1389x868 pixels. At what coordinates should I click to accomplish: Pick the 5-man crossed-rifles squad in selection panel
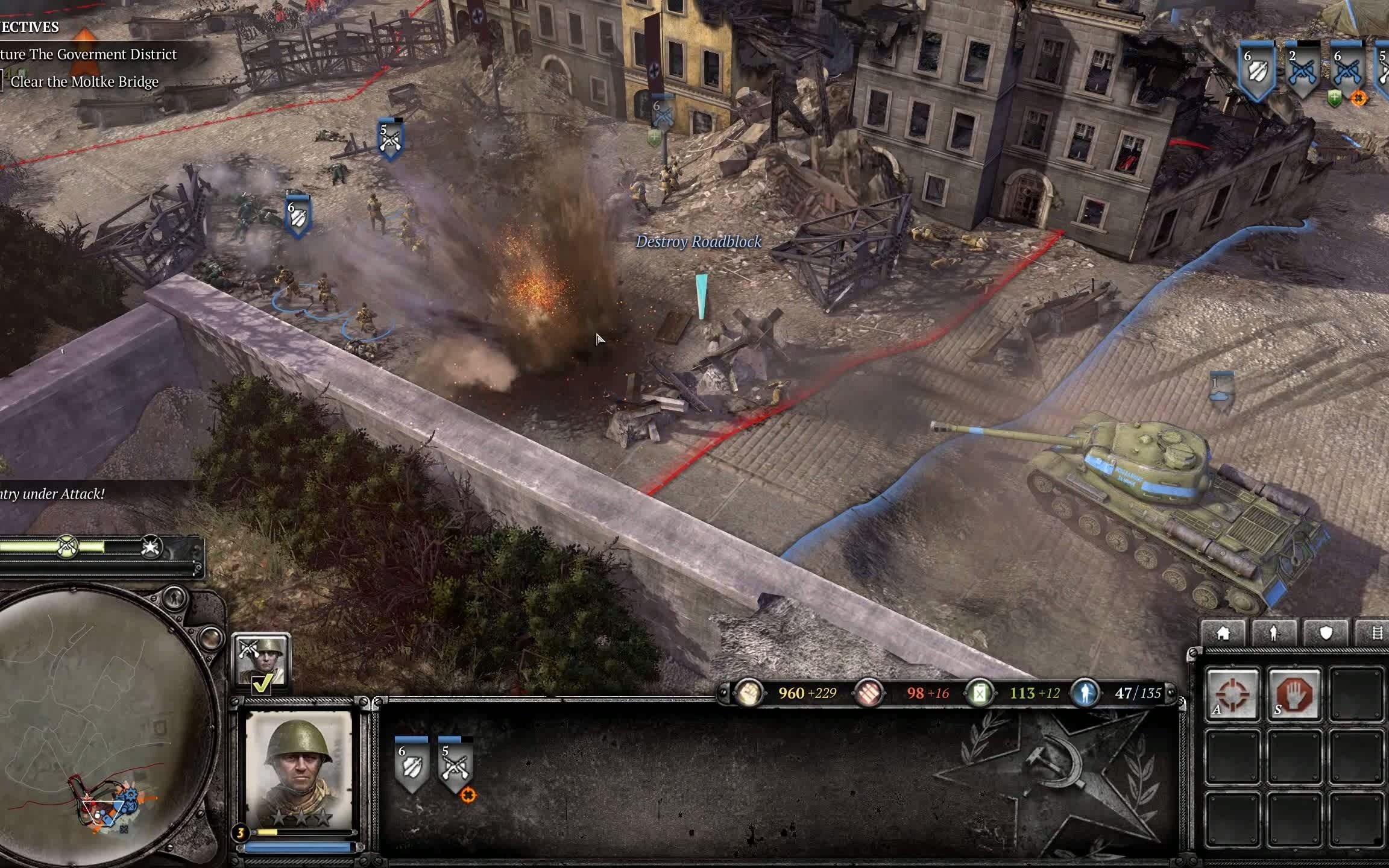point(455,764)
